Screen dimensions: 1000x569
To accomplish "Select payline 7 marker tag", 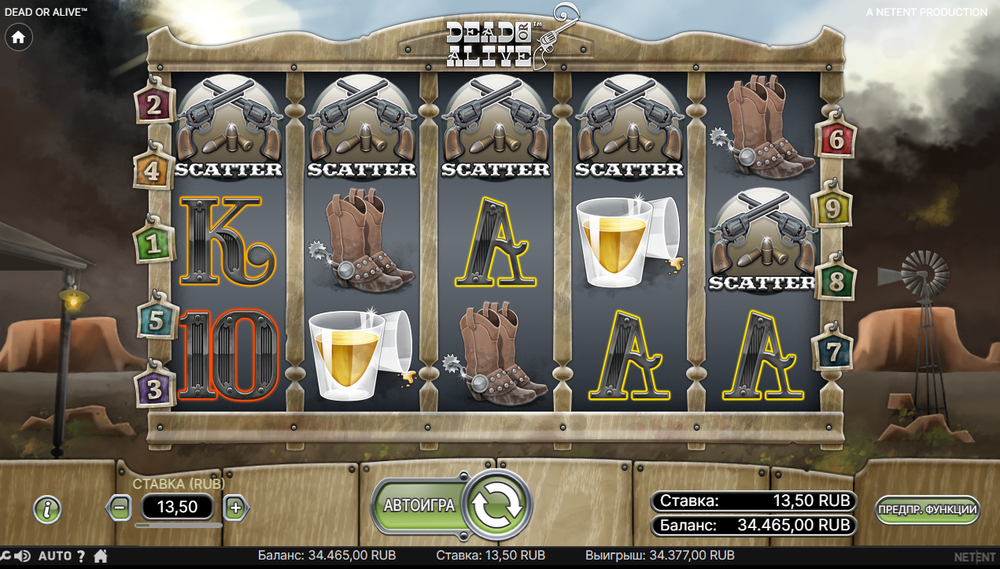I will pos(833,350).
